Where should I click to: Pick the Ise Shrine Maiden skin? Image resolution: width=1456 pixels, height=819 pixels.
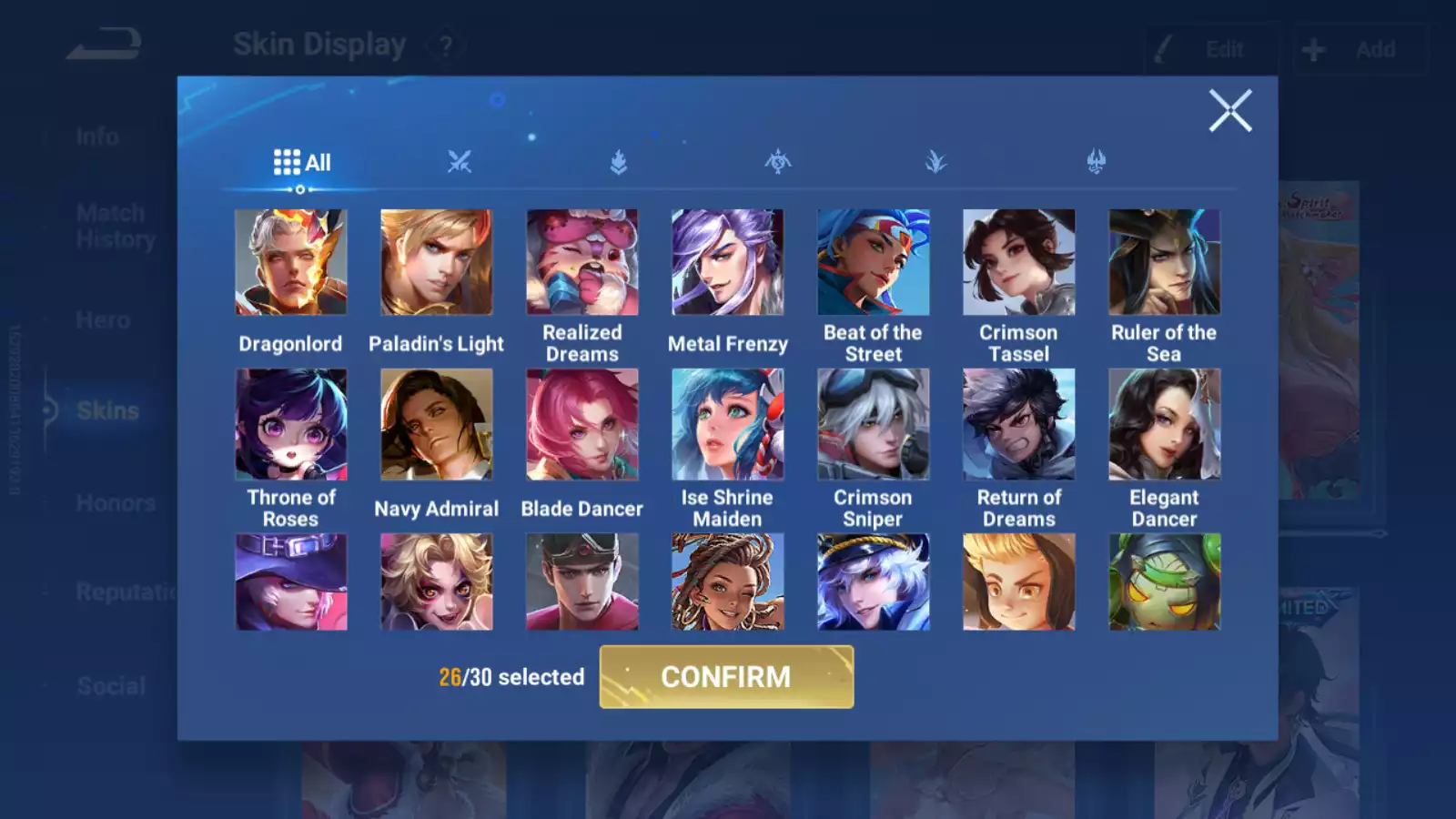click(728, 424)
